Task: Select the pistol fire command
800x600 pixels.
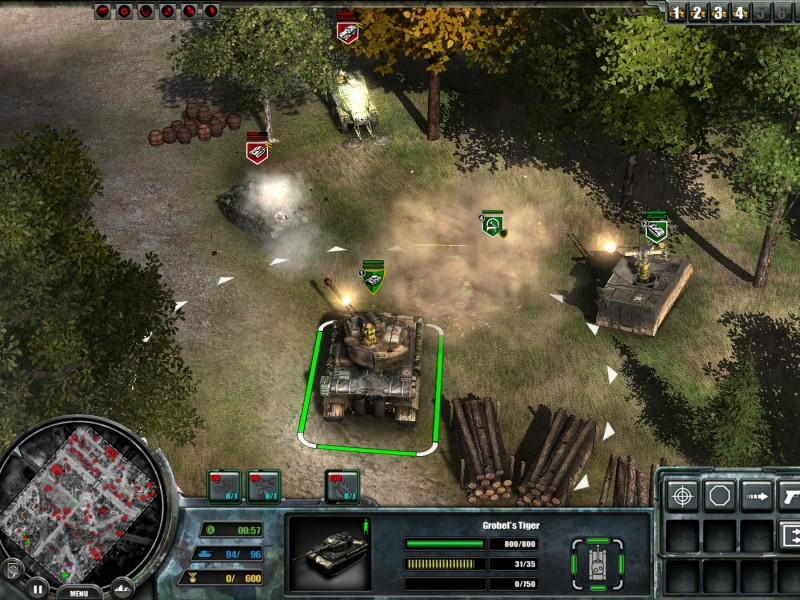Action: point(790,495)
